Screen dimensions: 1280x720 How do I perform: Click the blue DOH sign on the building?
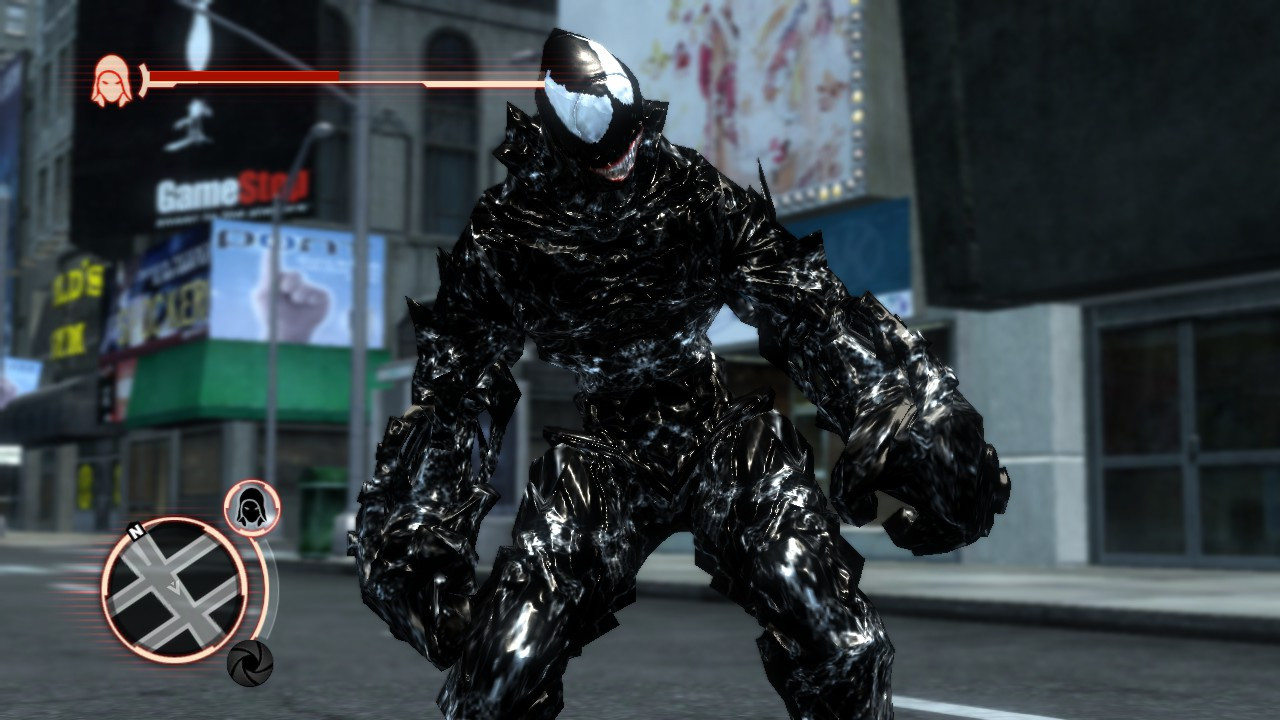click(x=239, y=240)
